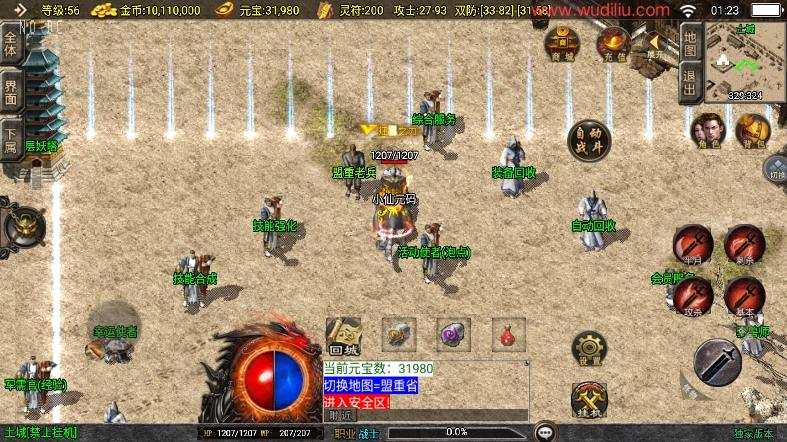The image size is (787, 442).
Task: Open the 商城 shop icon
Action: (562, 43)
